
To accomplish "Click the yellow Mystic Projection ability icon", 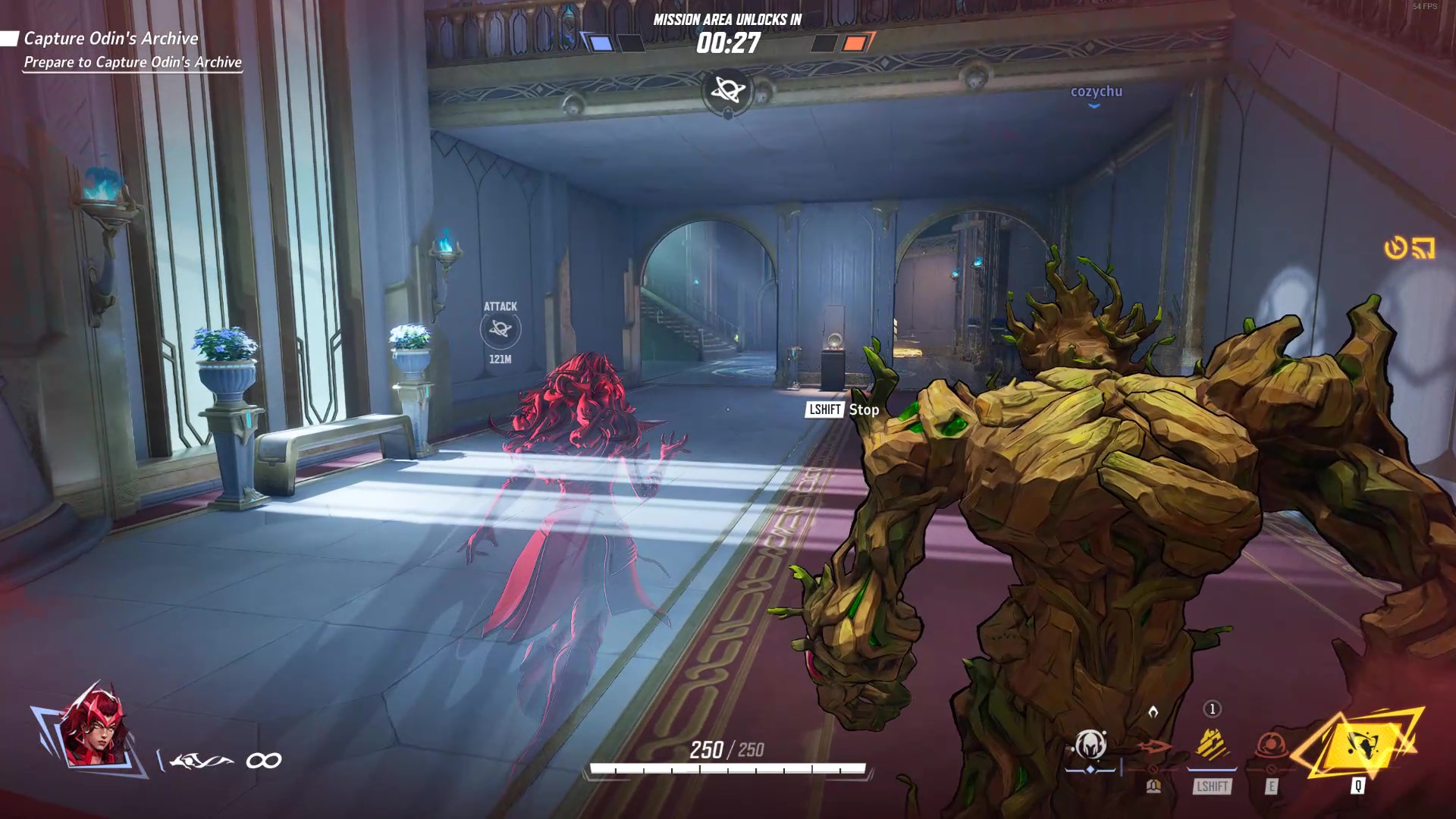I will pyautogui.click(x=1212, y=745).
